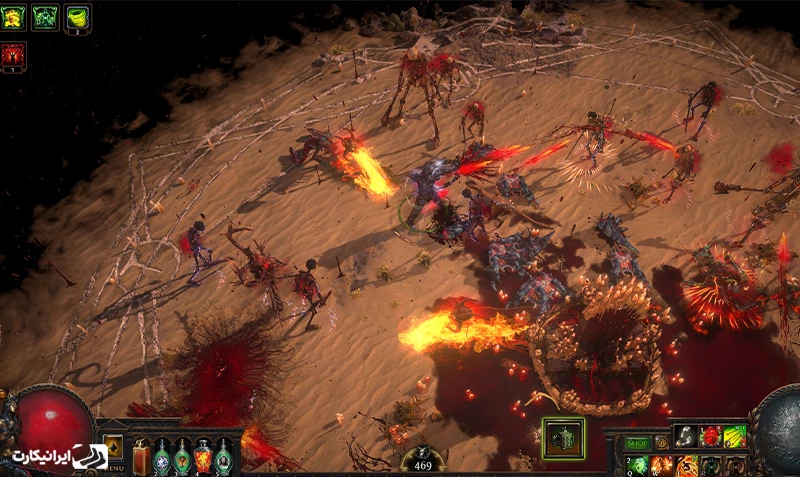
Task: Trigger the flame skill bound to E
Action: coord(686,465)
